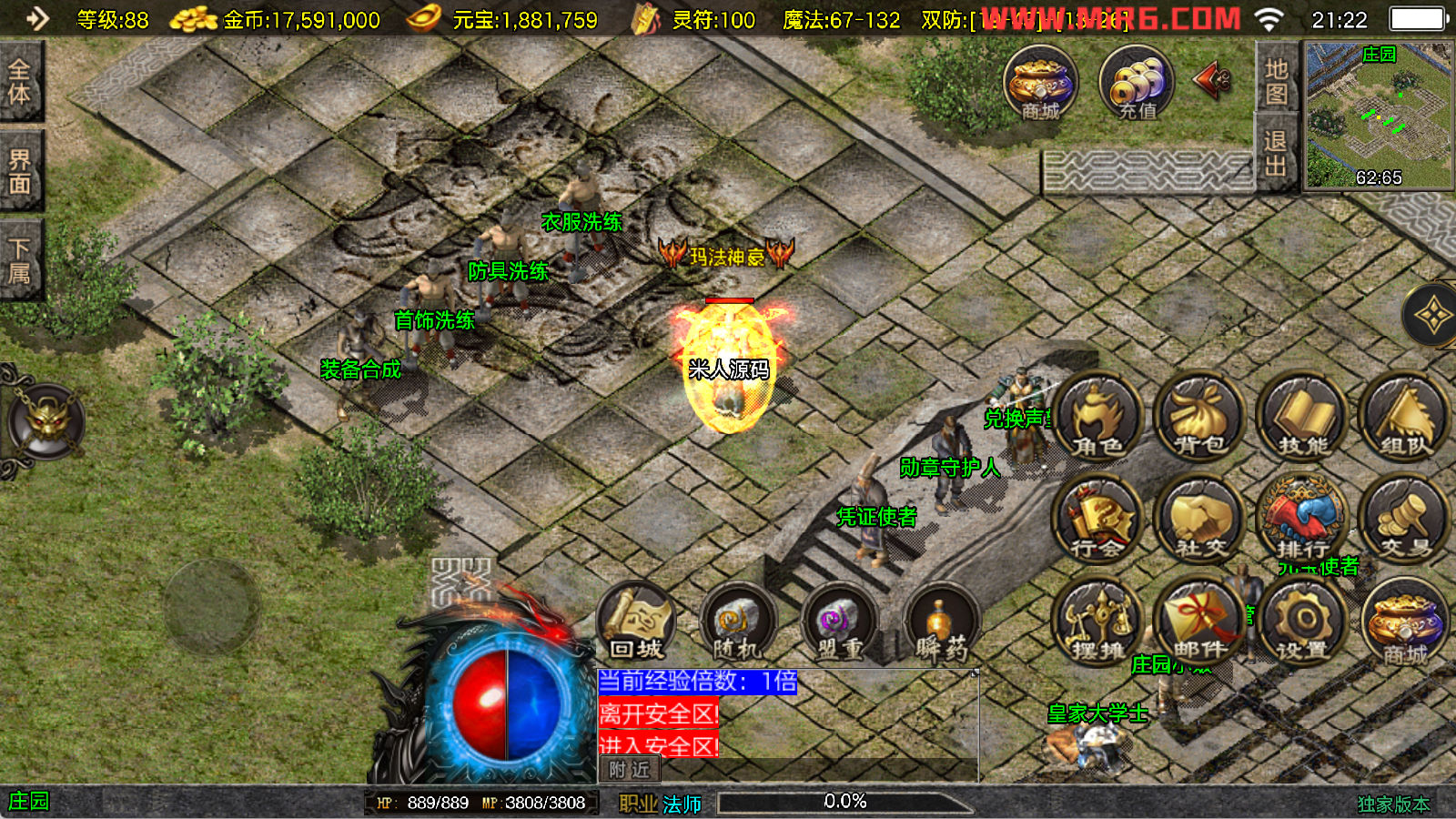Select the 全体 side tab
The height and width of the screenshot is (819, 1456).
[20, 82]
